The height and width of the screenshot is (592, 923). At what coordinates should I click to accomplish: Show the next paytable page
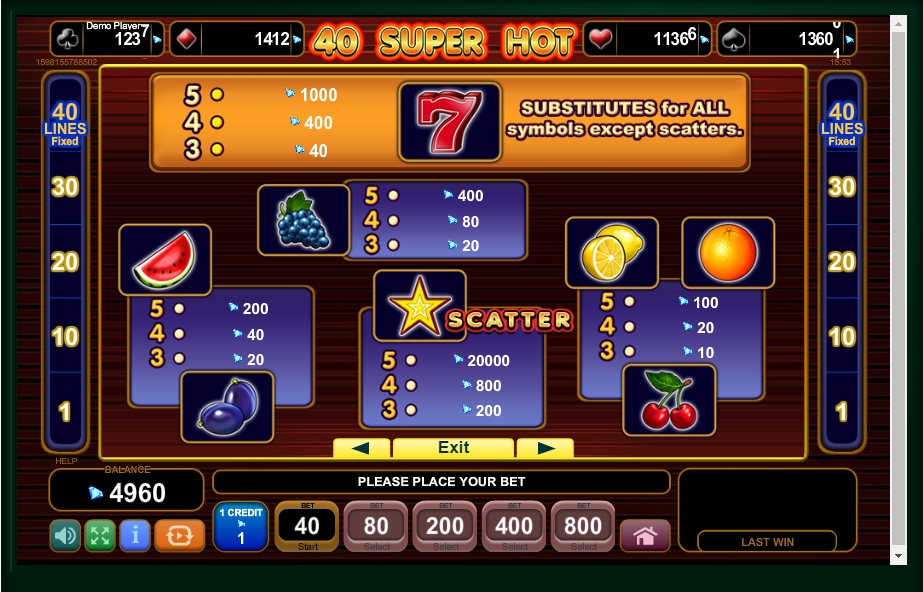pyautogui.click(x=545, y=448)
